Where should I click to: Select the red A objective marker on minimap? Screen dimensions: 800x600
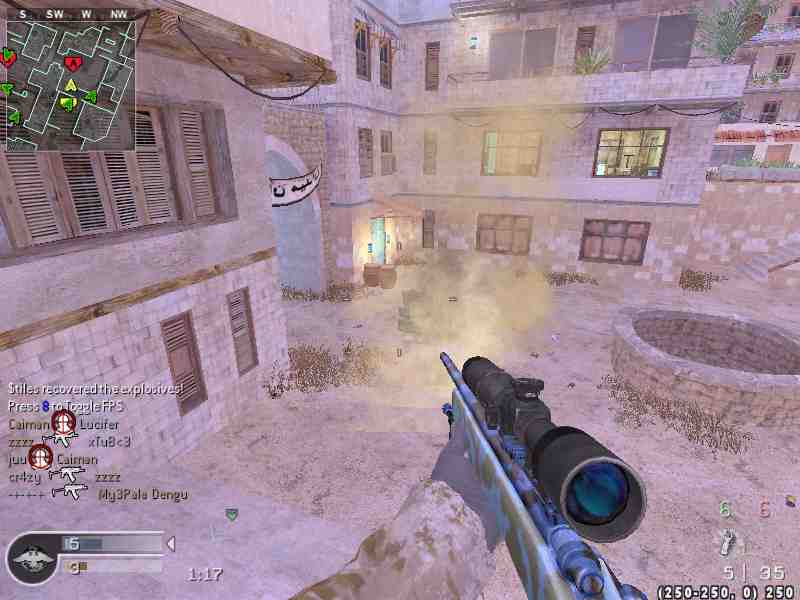point(72,64)
